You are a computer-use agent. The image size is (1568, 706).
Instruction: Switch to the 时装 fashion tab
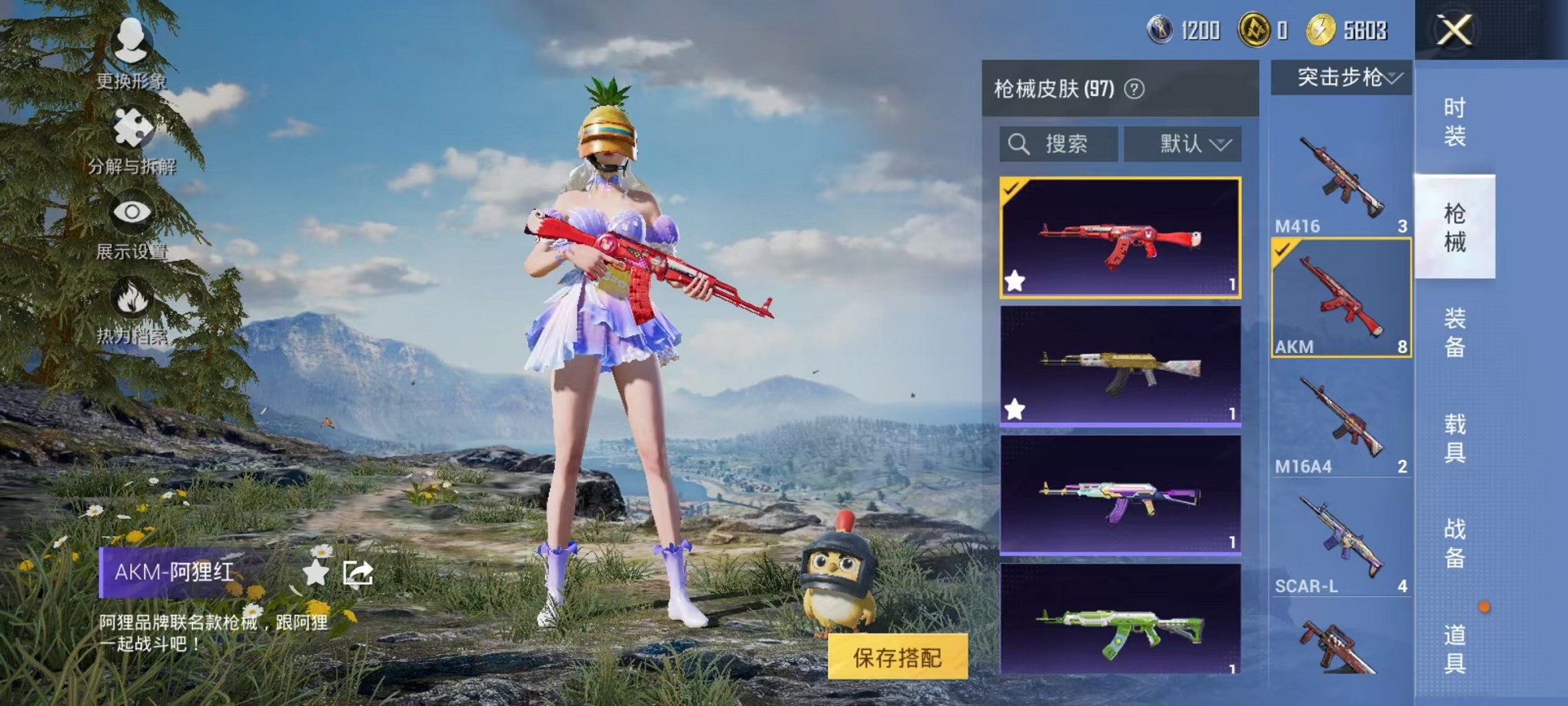click(x=1454, y=120)
